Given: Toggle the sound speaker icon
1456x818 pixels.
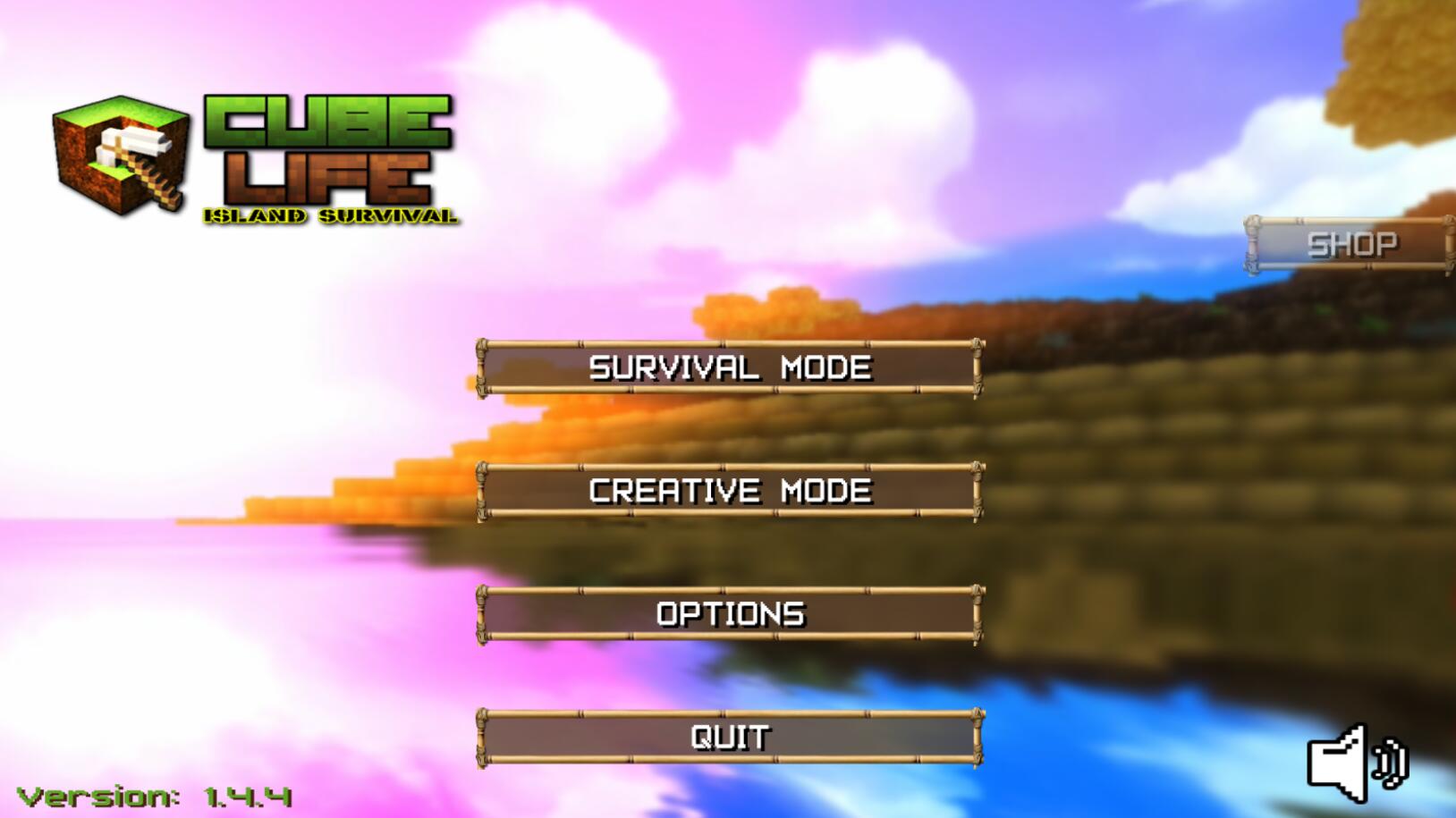Looking at the screenshot, I should tap(1355, 763).
